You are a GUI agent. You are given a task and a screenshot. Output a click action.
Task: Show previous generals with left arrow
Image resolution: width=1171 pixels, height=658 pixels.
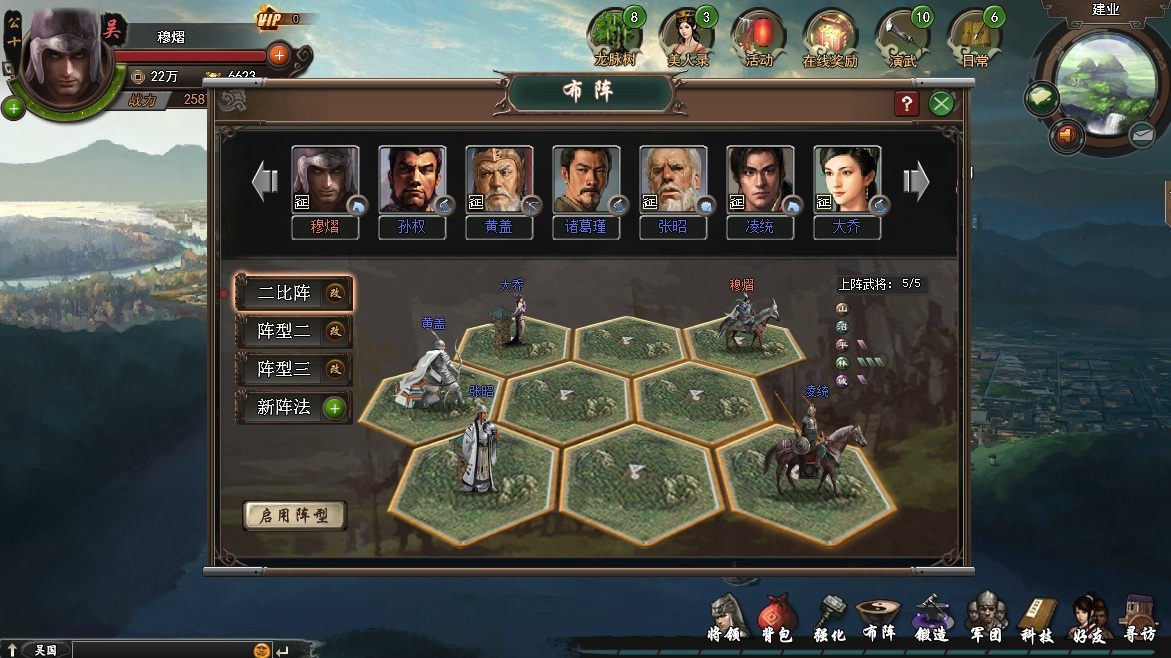[265, 182]
